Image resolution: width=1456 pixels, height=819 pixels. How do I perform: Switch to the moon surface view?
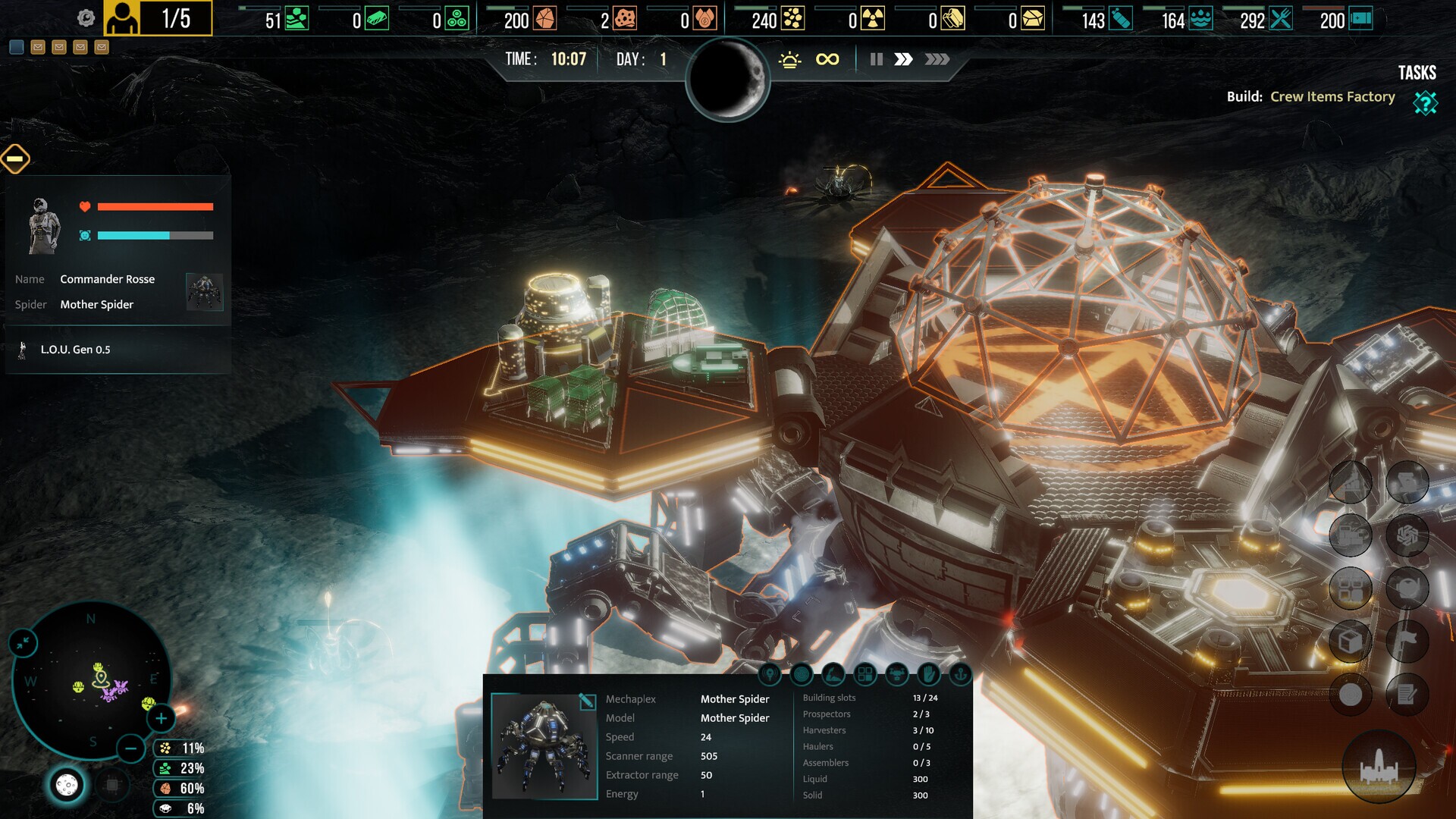[67, 786]
